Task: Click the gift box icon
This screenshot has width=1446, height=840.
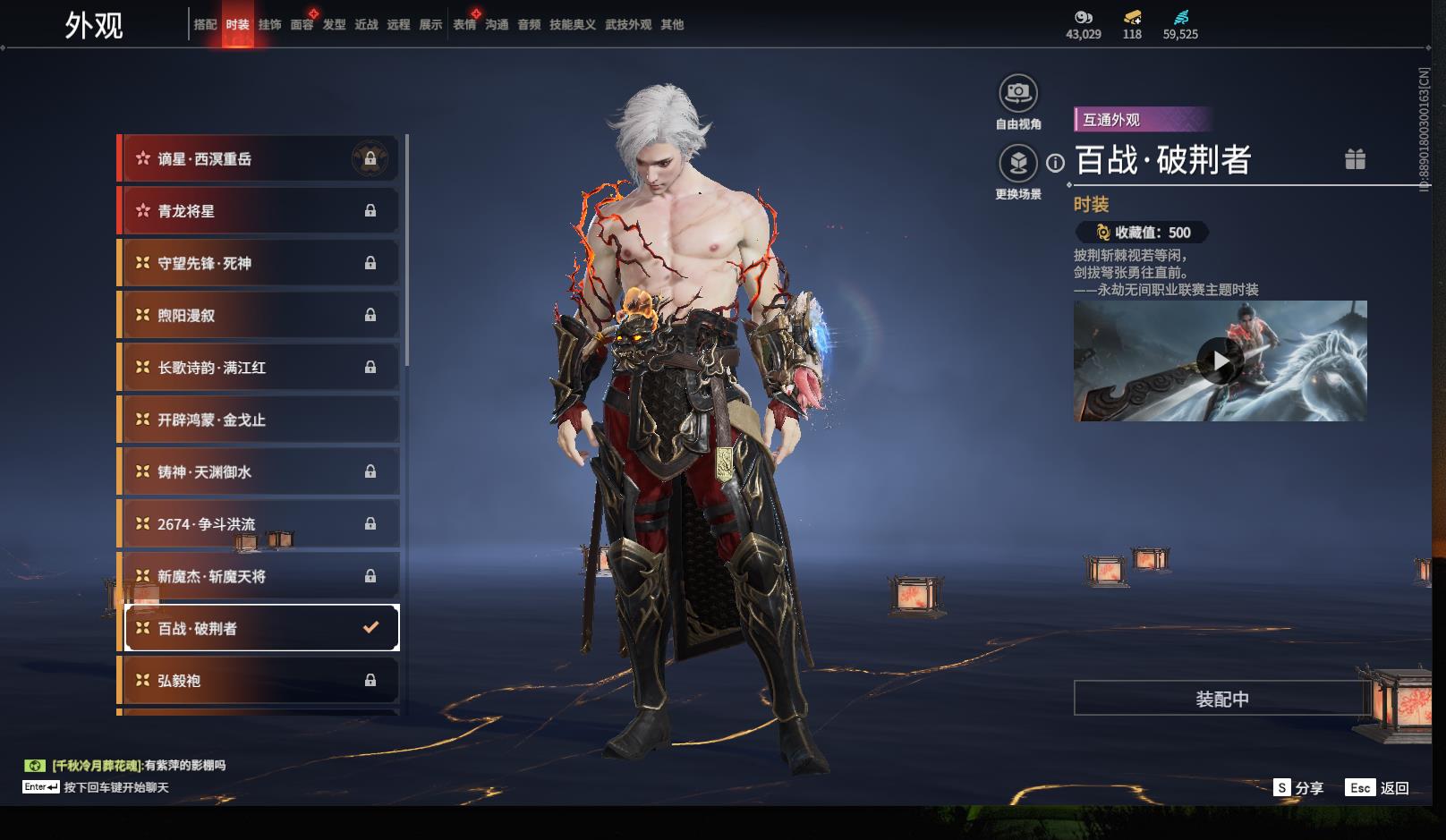Action: pos(1355,159)
